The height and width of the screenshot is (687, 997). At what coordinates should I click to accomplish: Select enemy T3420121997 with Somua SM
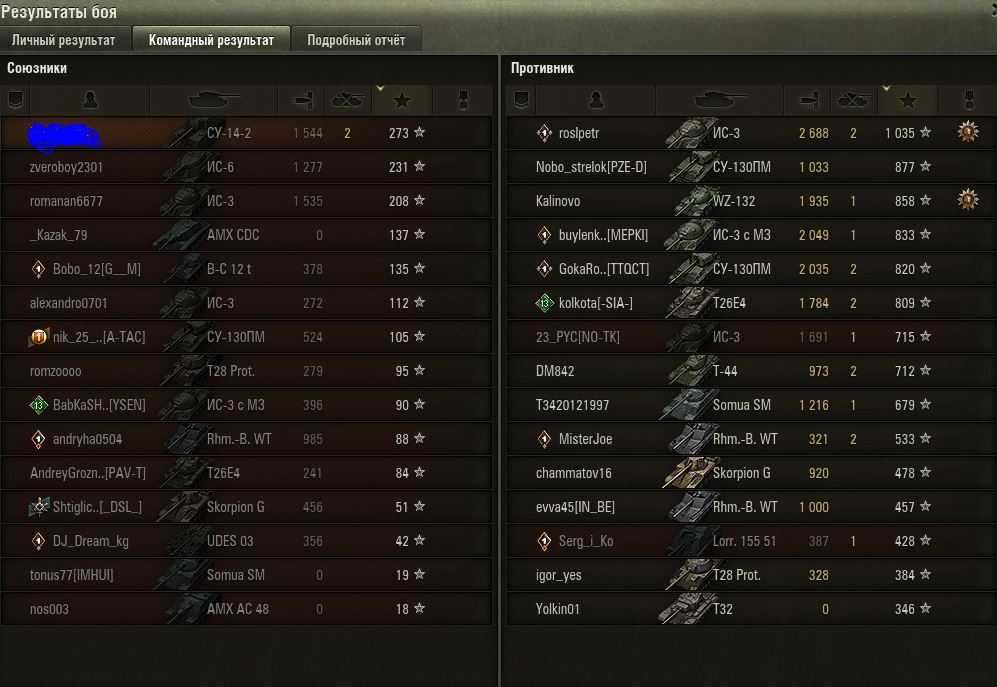coord(572,405)
